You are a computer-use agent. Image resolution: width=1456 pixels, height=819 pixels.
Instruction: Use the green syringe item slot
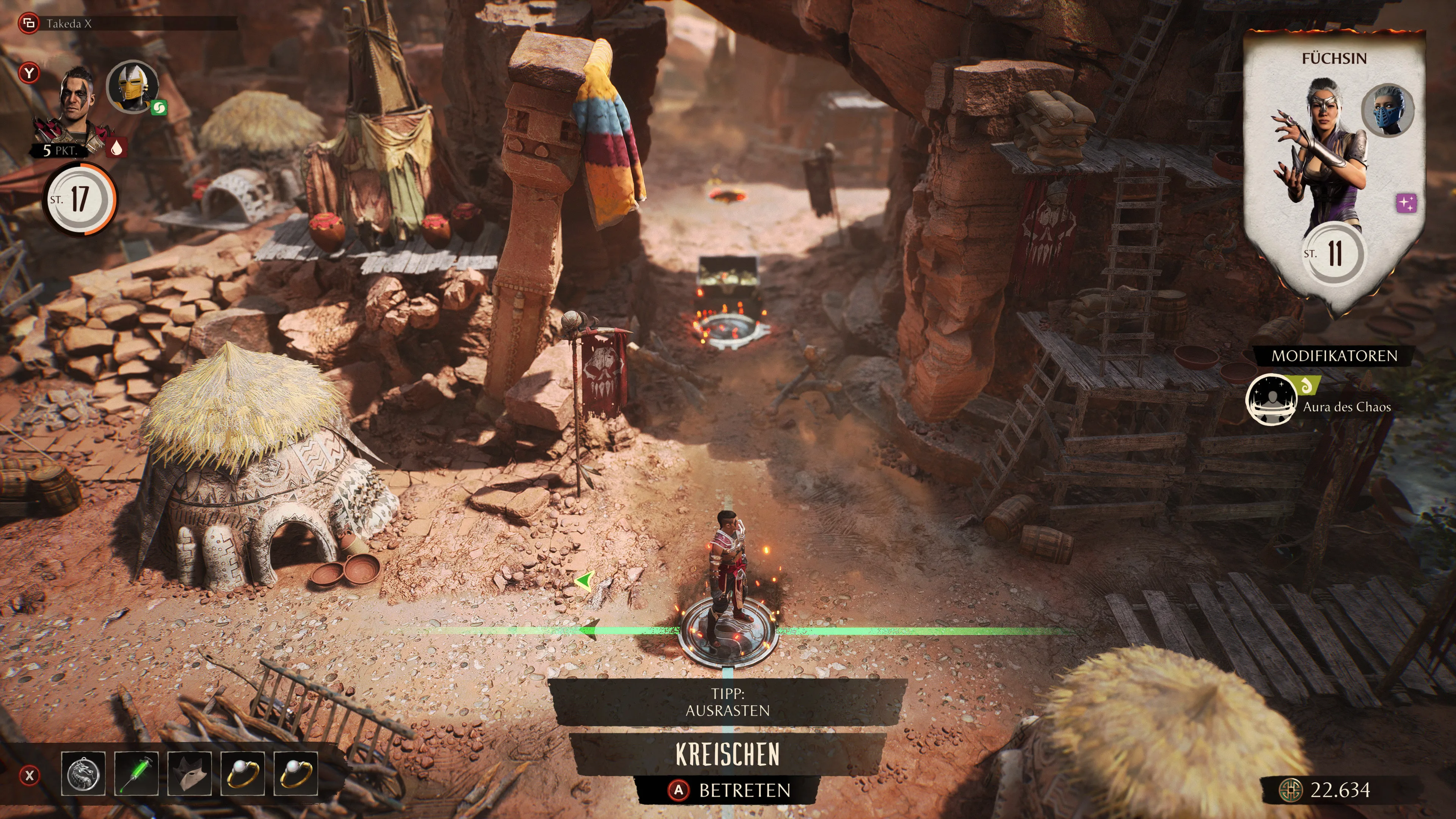[136, 774]
